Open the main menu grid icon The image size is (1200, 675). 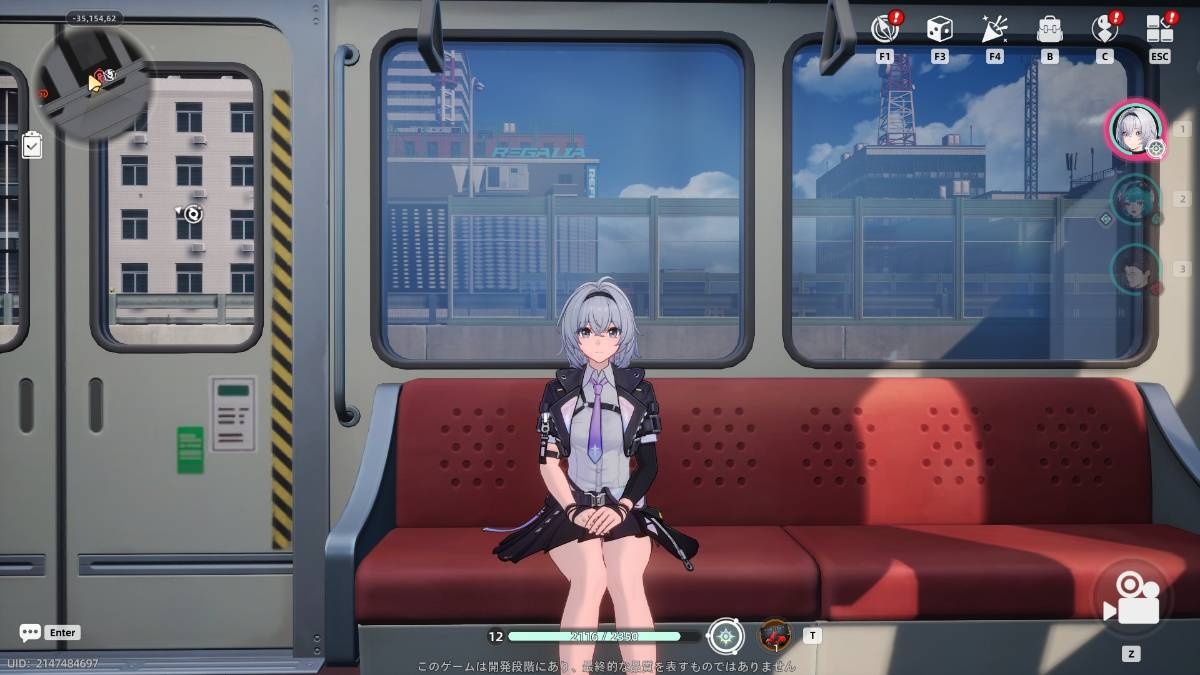point(1159,29)
